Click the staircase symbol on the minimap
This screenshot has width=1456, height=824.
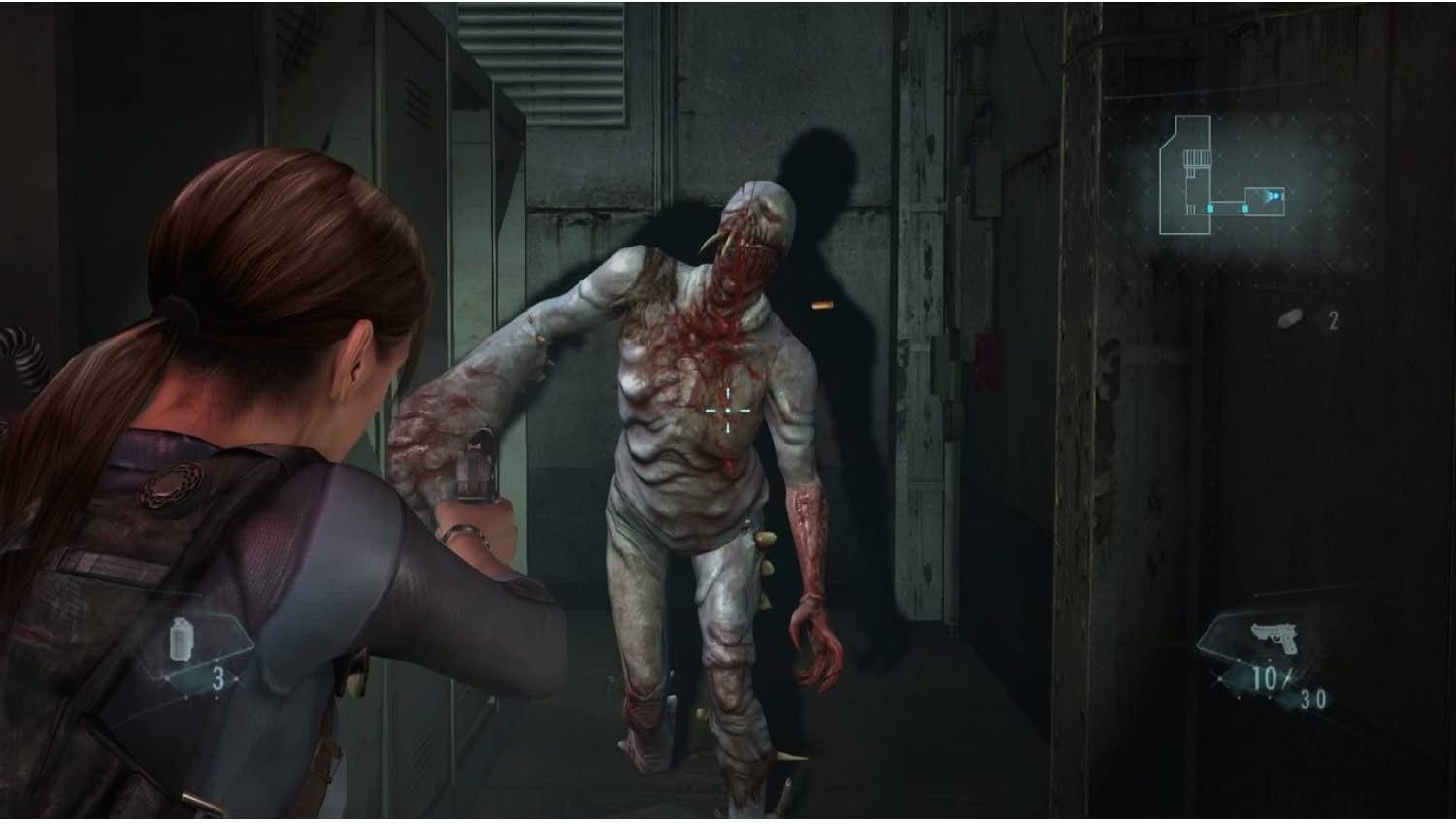(1199, 158)
